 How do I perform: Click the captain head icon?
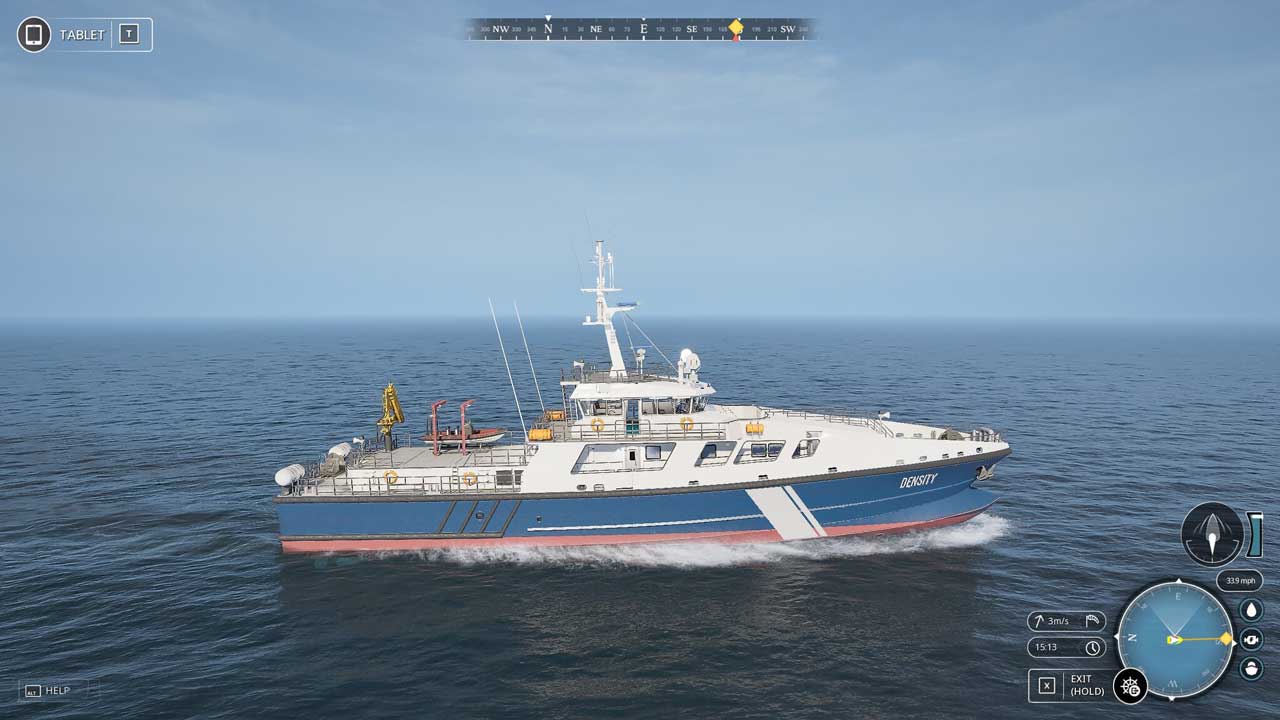[1251, 668]
